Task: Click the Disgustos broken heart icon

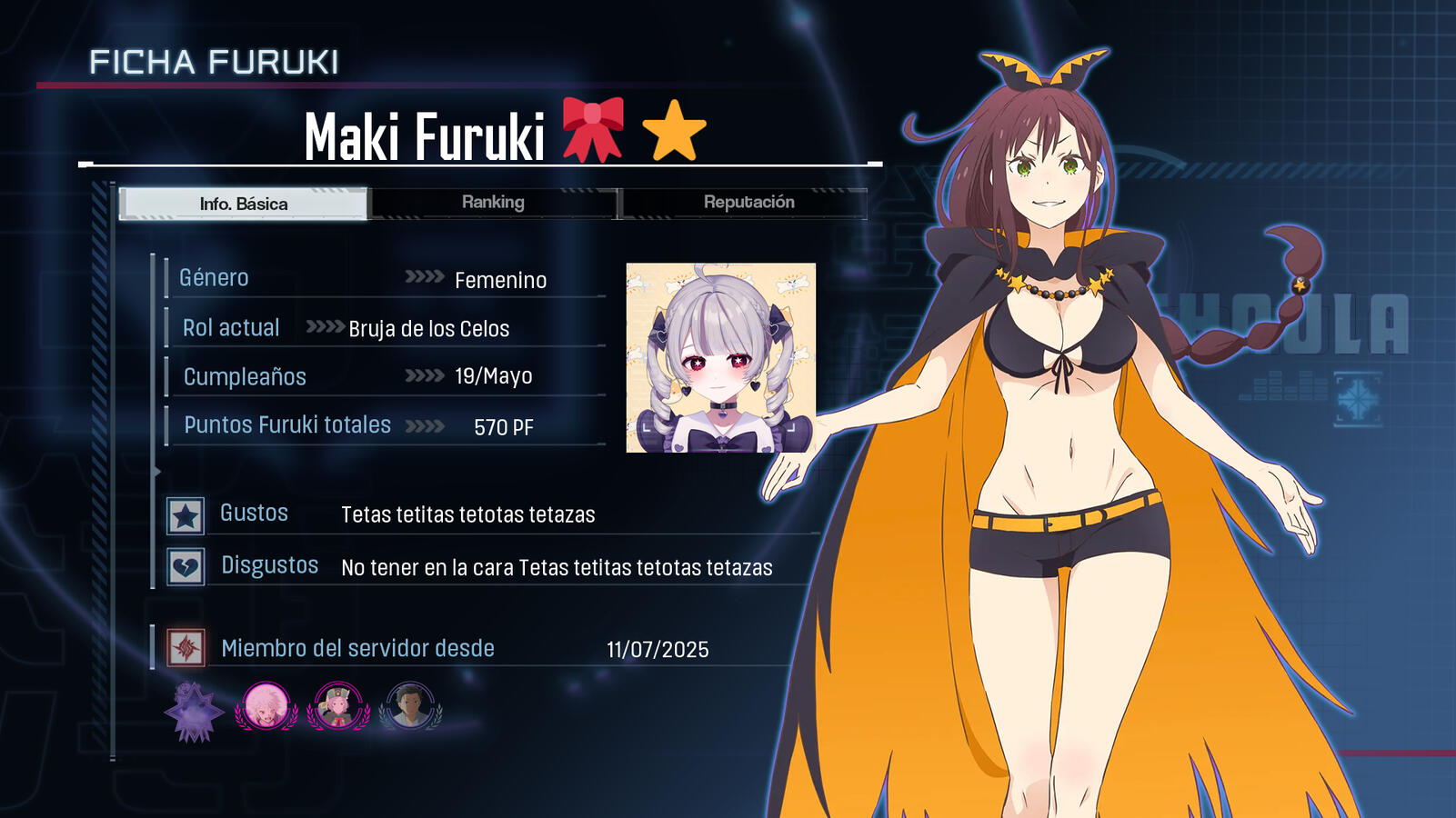Action: pos(186,568)
